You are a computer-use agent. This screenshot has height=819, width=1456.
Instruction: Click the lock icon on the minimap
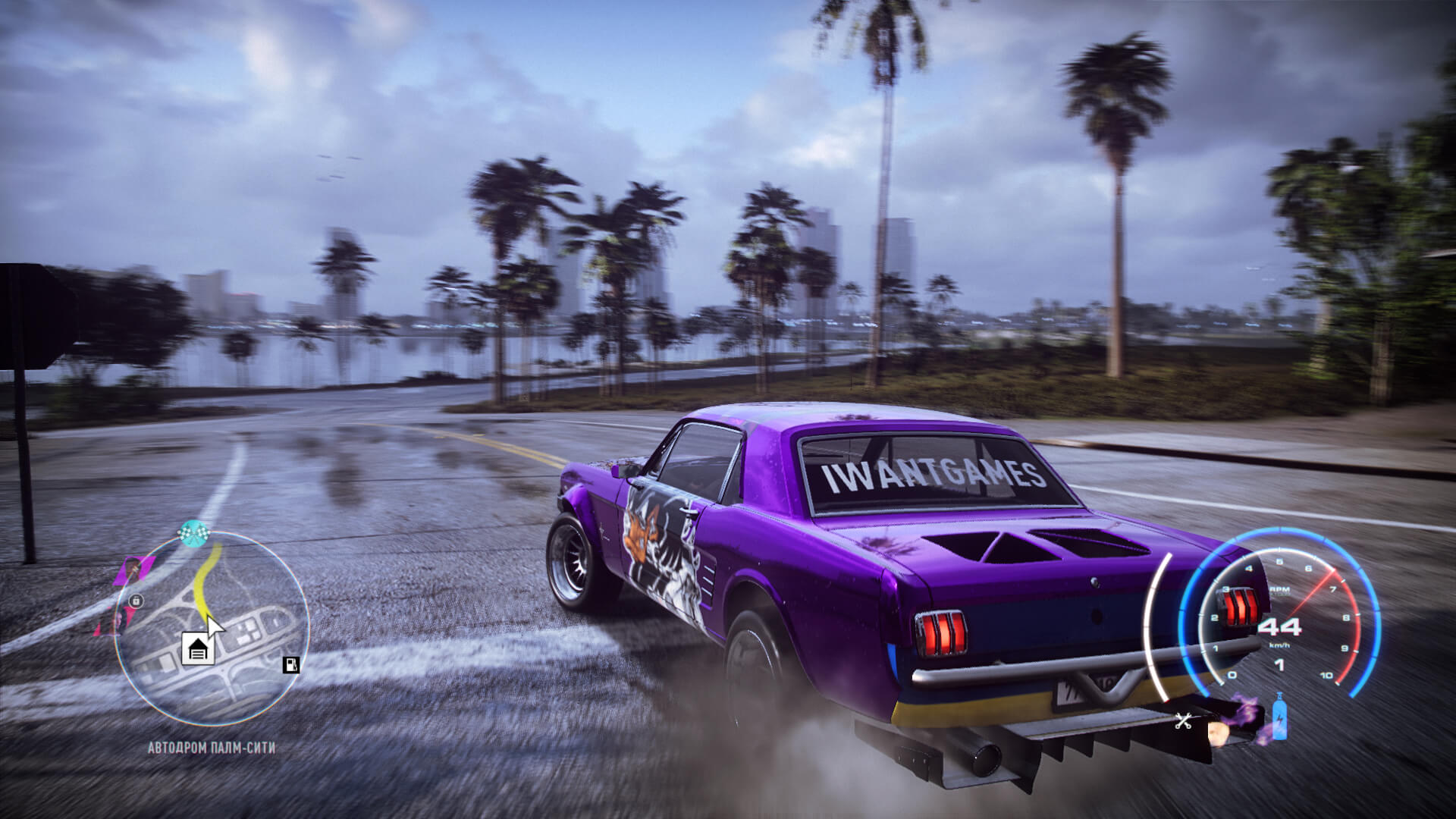pyautogui.click(x=136, y=601)
